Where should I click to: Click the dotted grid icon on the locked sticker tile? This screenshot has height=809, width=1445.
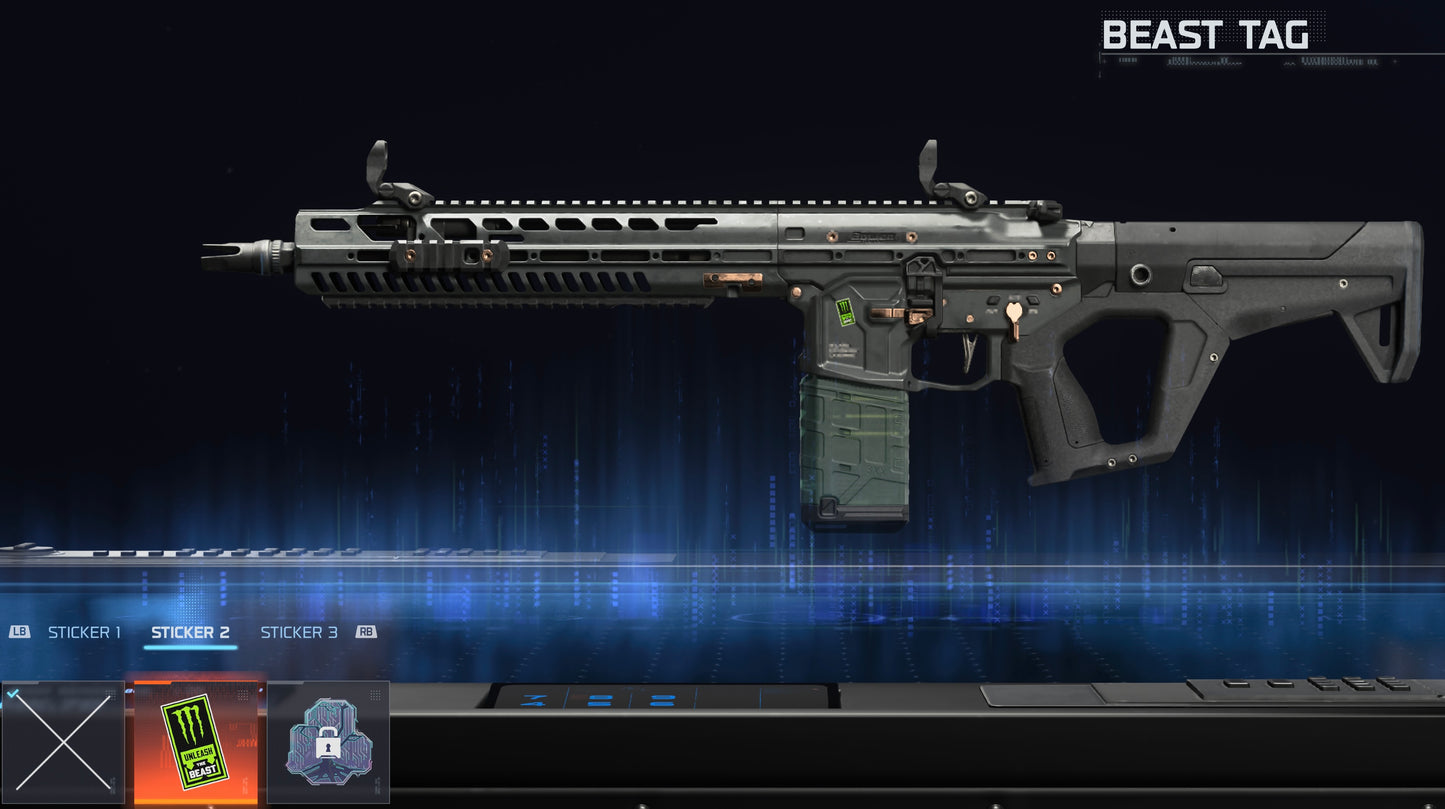tap(375, 694)
